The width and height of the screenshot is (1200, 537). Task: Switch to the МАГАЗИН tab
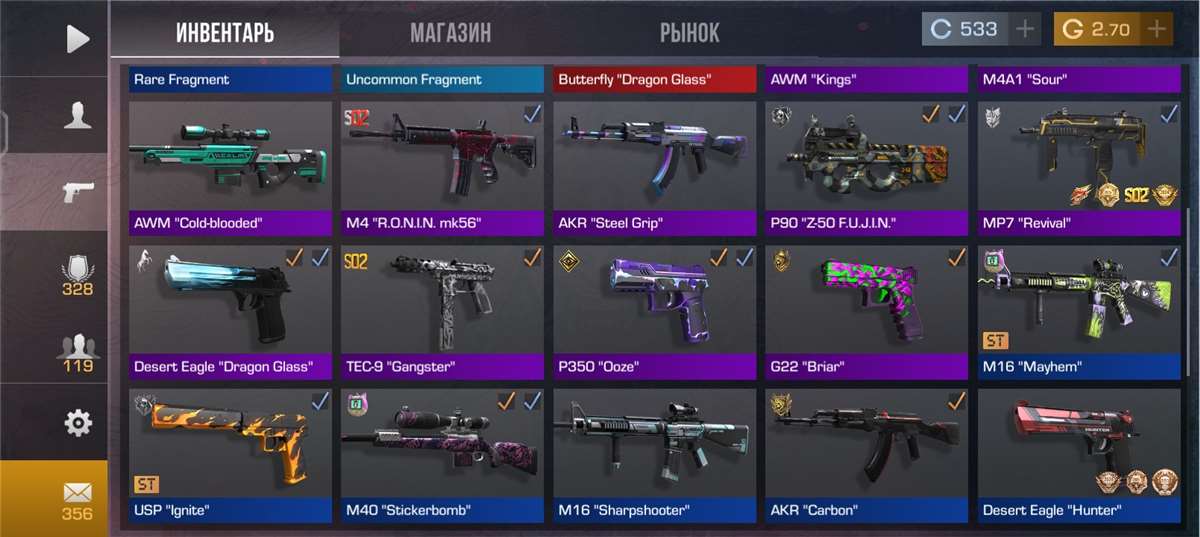450,32
